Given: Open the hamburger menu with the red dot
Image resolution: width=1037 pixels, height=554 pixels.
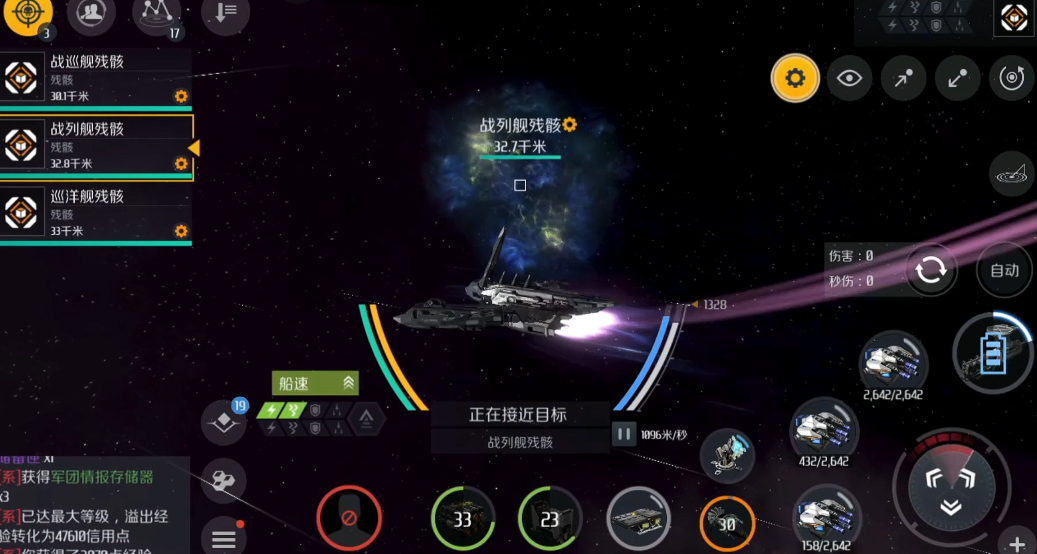Looking at the screenshot, I should (x=224, y=538).
